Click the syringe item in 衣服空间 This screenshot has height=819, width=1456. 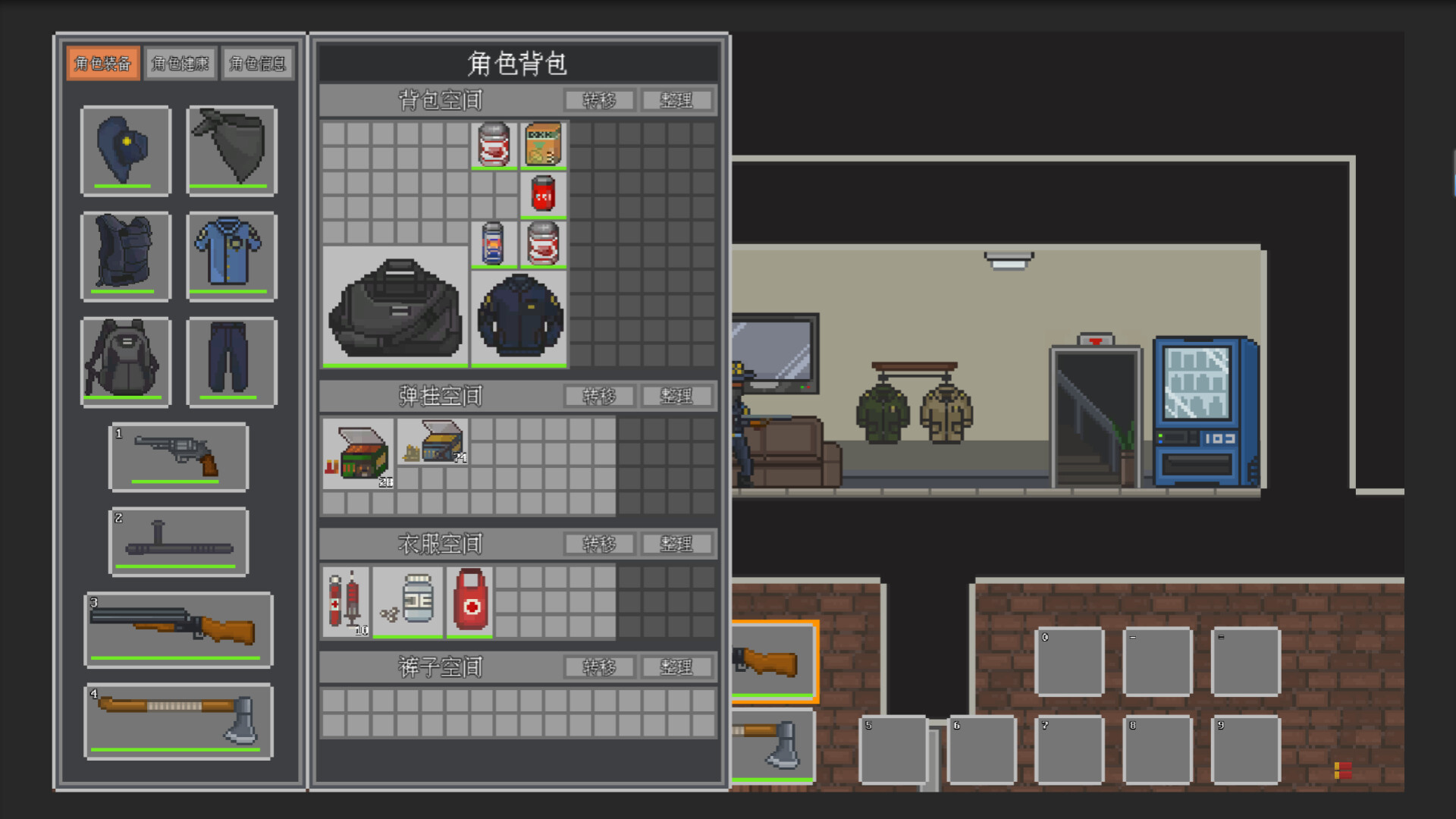point(347,601)
